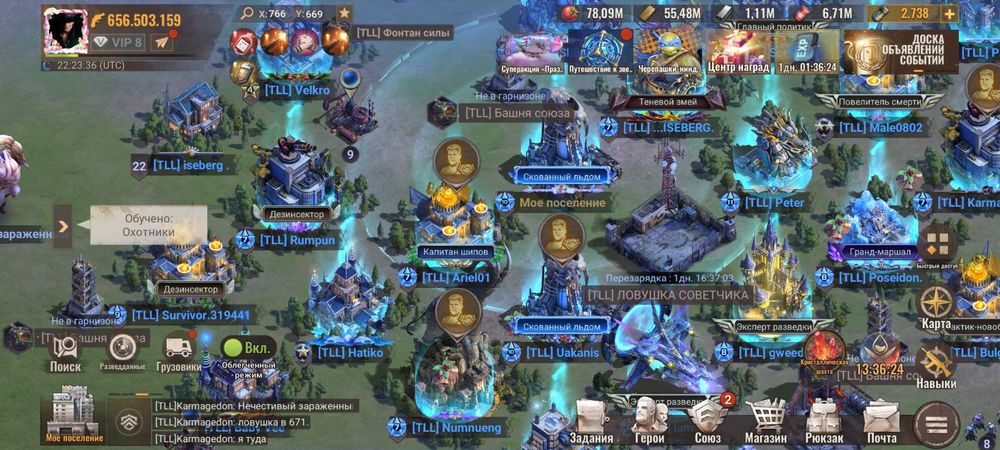Open the Центр наград reward center

737,50
